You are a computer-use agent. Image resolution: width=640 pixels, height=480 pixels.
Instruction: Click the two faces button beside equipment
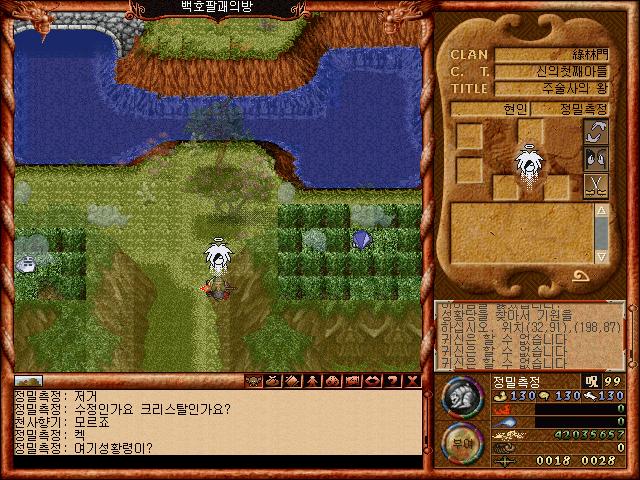tap(596, 159)
